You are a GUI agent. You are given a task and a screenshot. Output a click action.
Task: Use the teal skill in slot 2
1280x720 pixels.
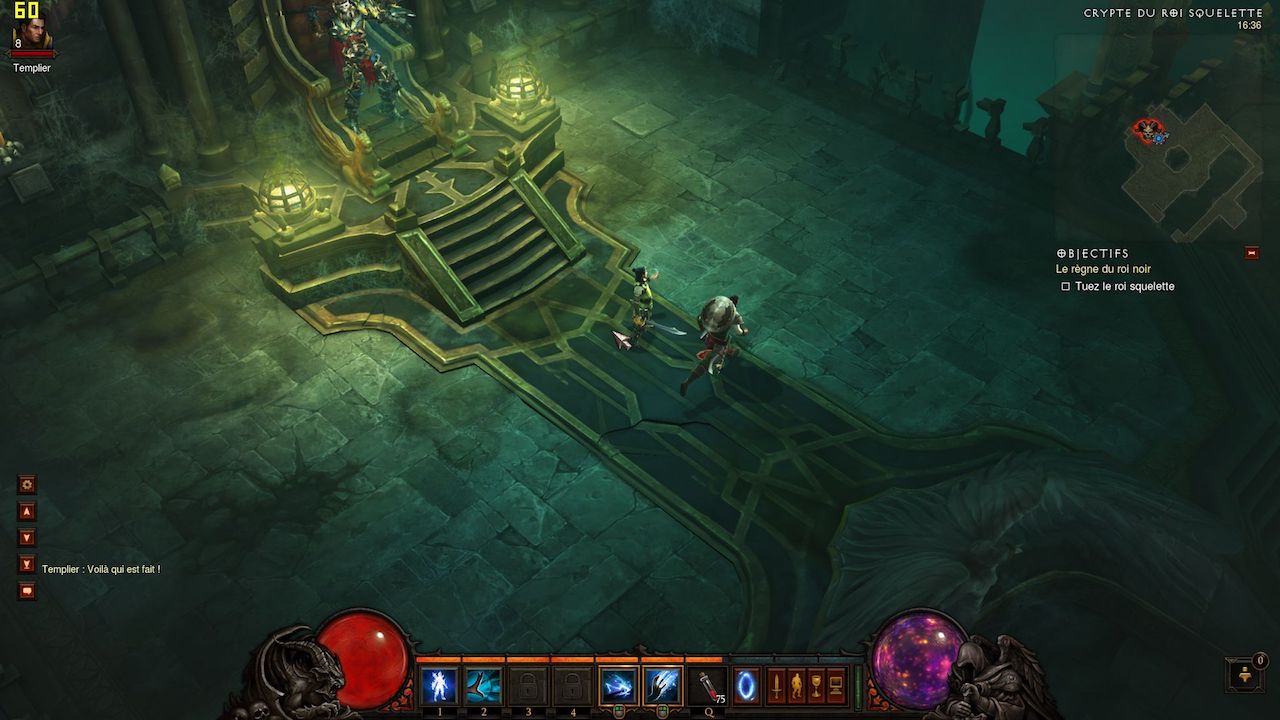coord(483,686)
